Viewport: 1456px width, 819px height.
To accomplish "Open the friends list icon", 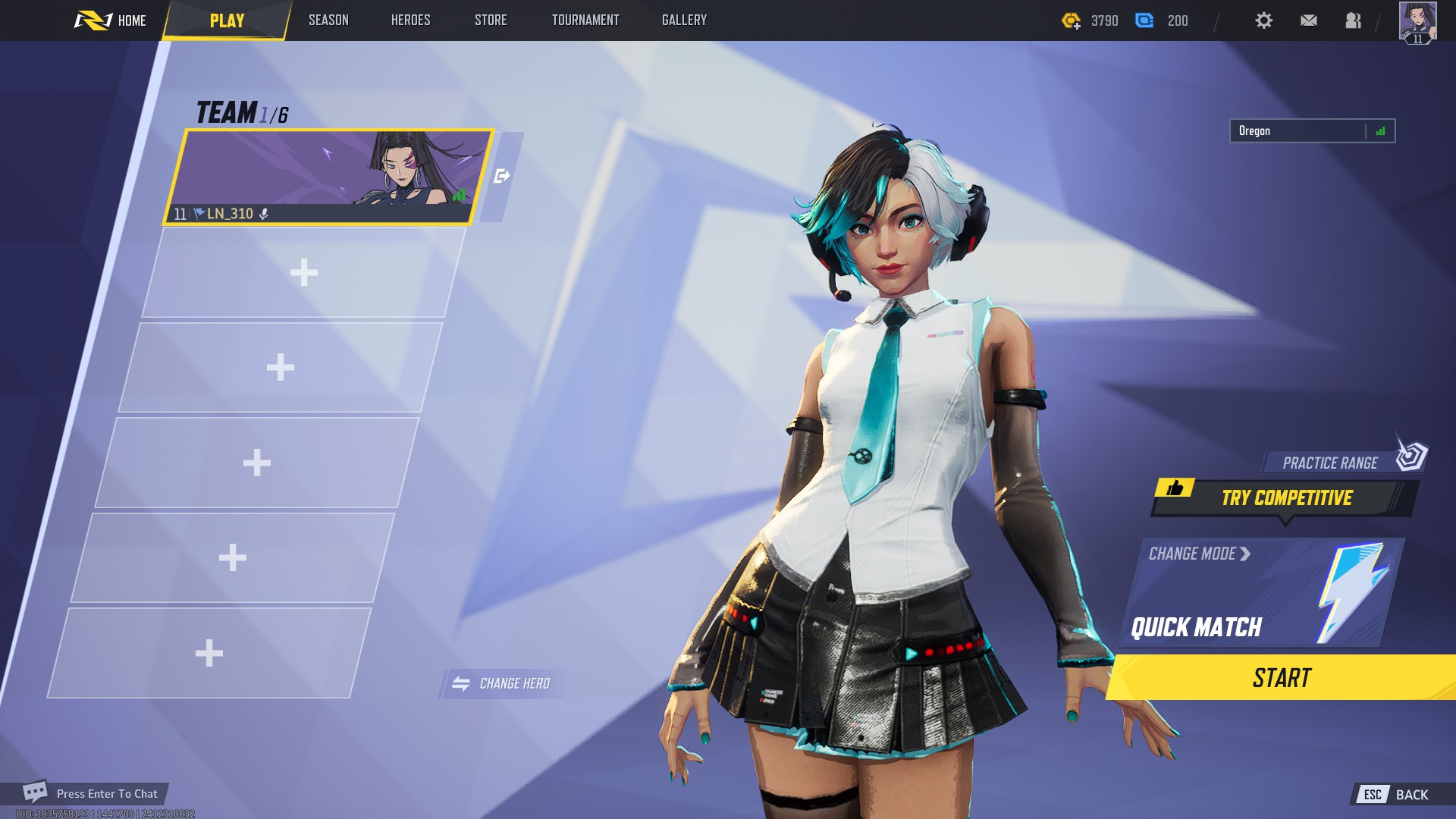I will click(1354, 20).
